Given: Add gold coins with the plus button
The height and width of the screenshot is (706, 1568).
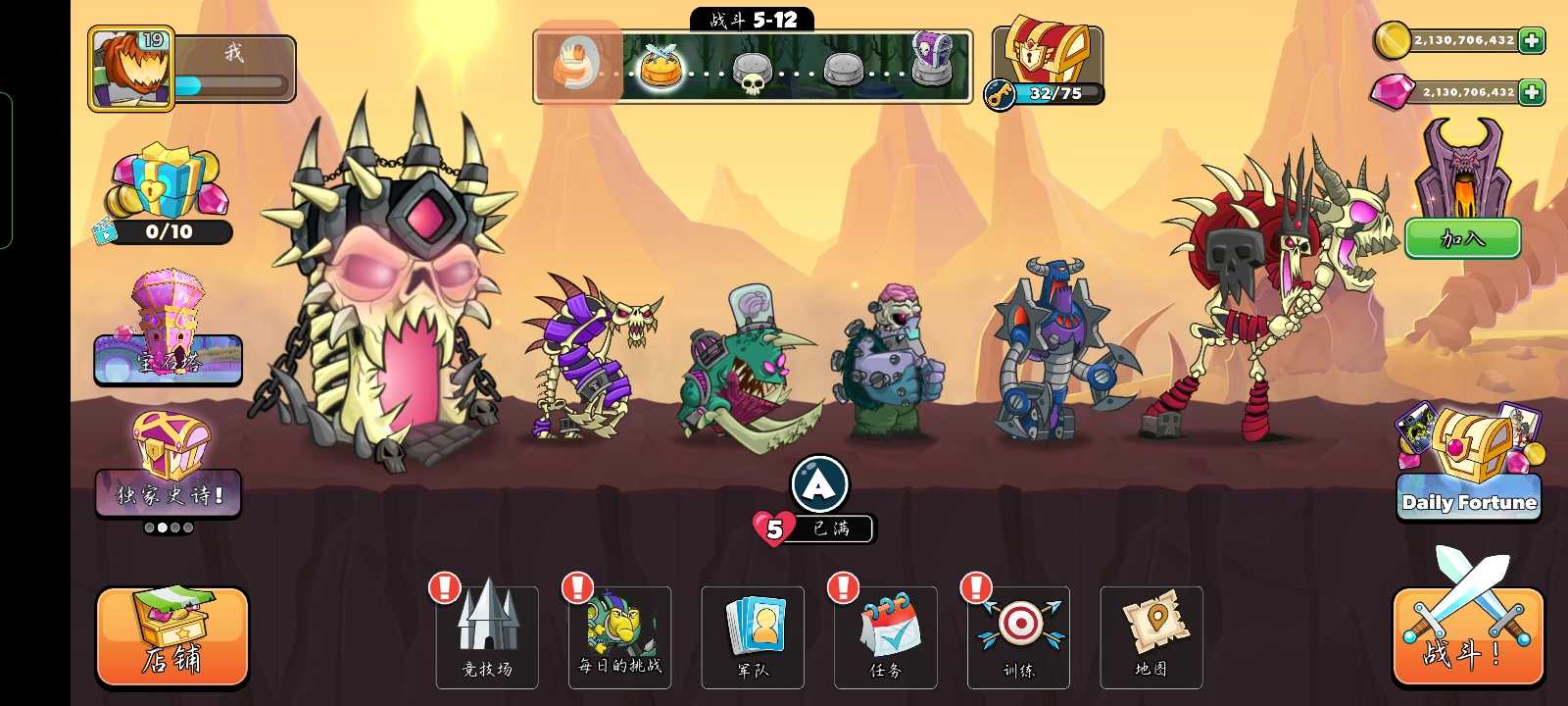Looking at the screenshot, I should point(1532,40).
